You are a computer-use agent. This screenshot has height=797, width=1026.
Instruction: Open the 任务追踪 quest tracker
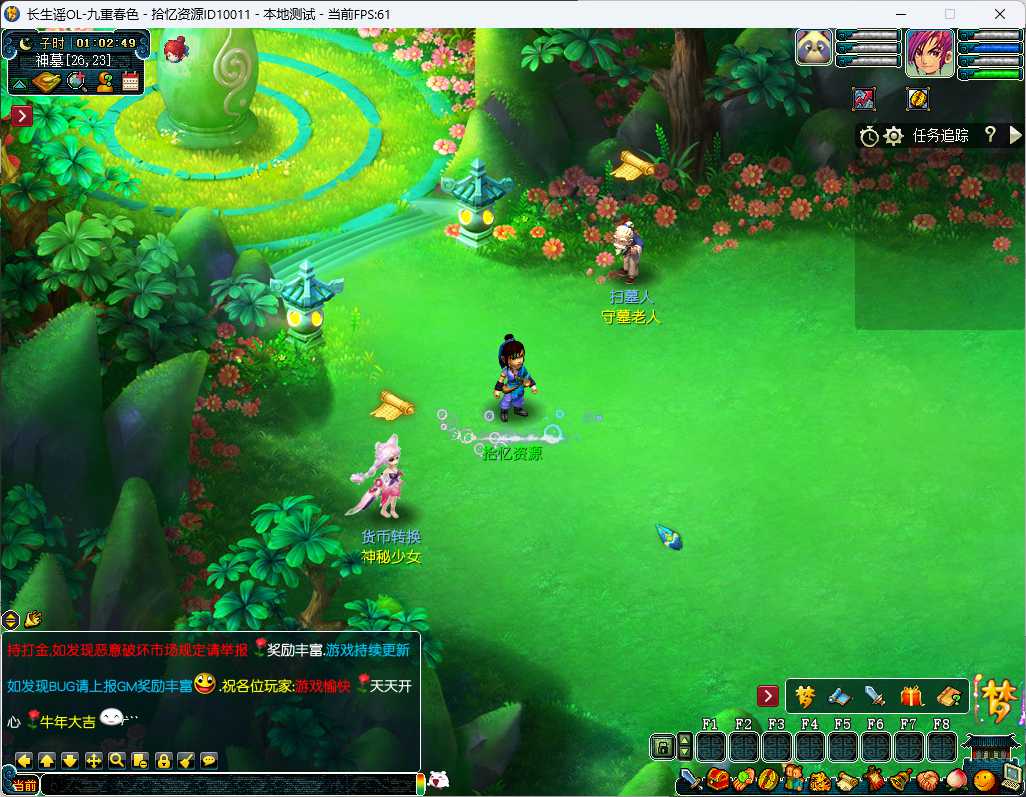click(940, 136)
